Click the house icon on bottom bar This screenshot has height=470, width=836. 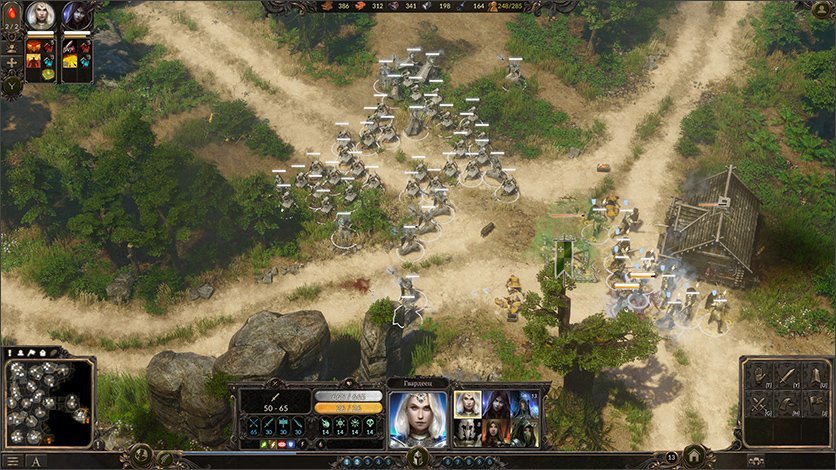point(694,455)
